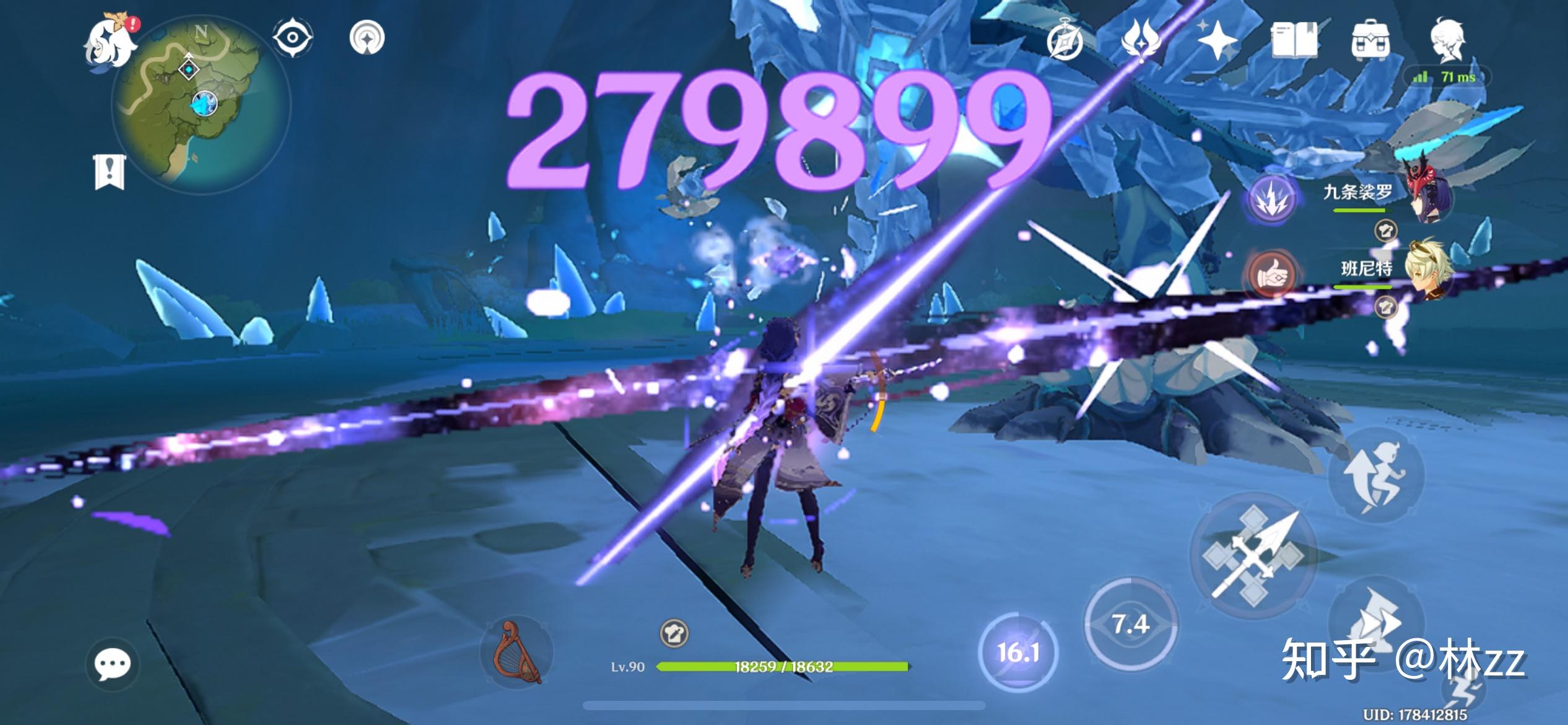This screenshot has height=725, width=1568.
Task: Open the Battle Pass winged icon
Action: click(x=1141, y=38)
